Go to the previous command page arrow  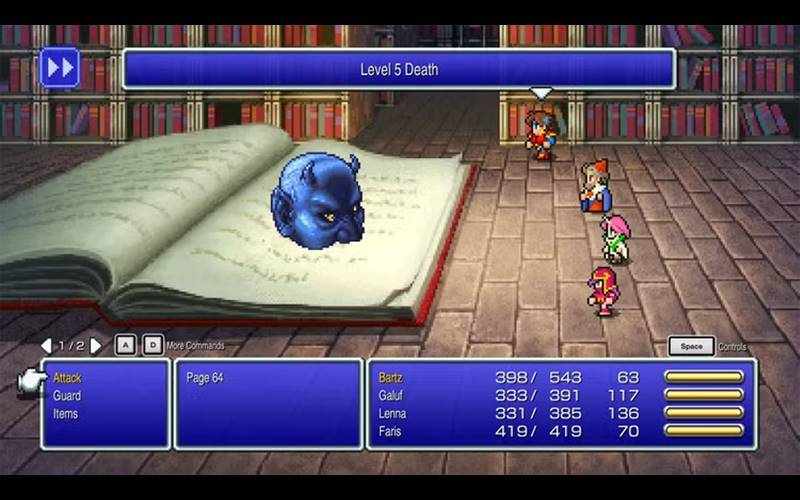pos(46,346)
